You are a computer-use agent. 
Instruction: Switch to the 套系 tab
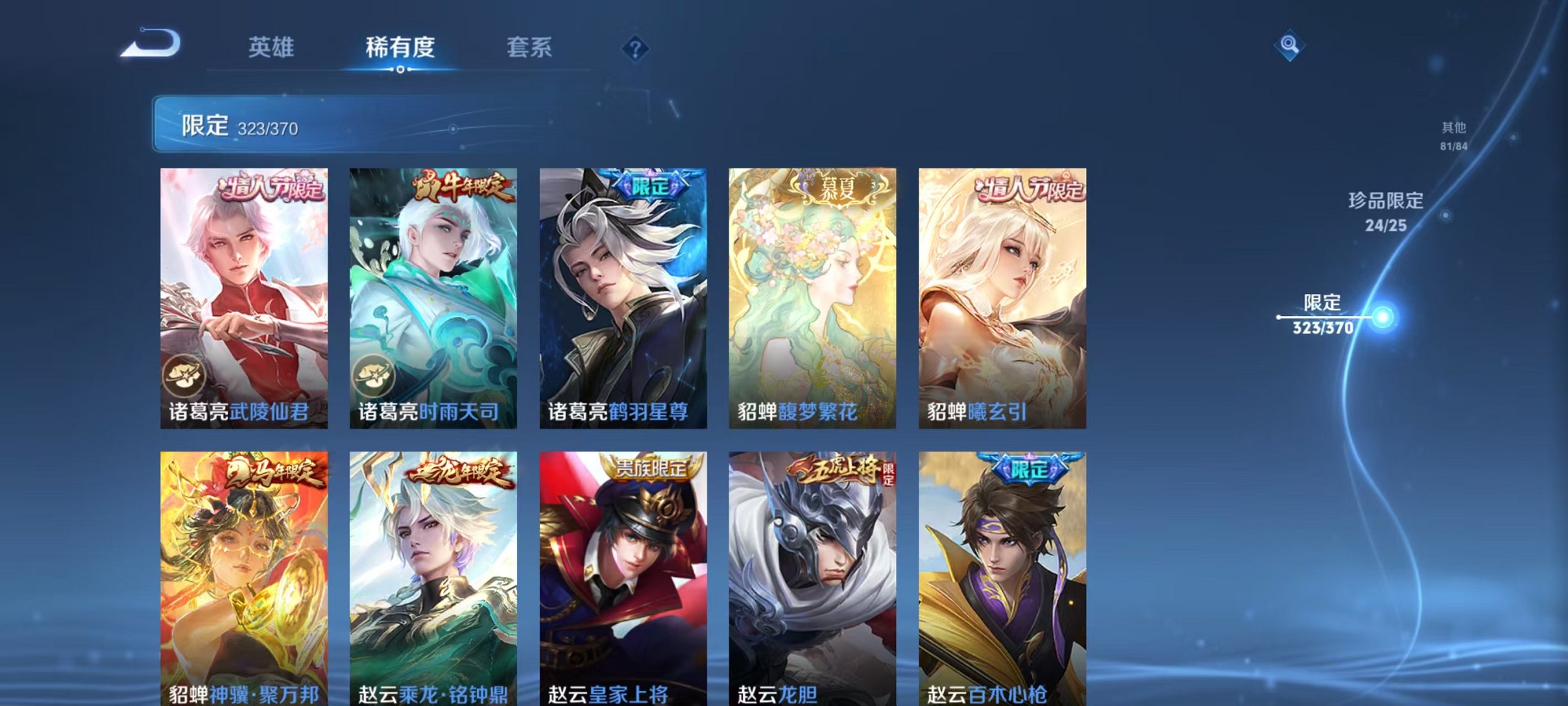[529, 47]
